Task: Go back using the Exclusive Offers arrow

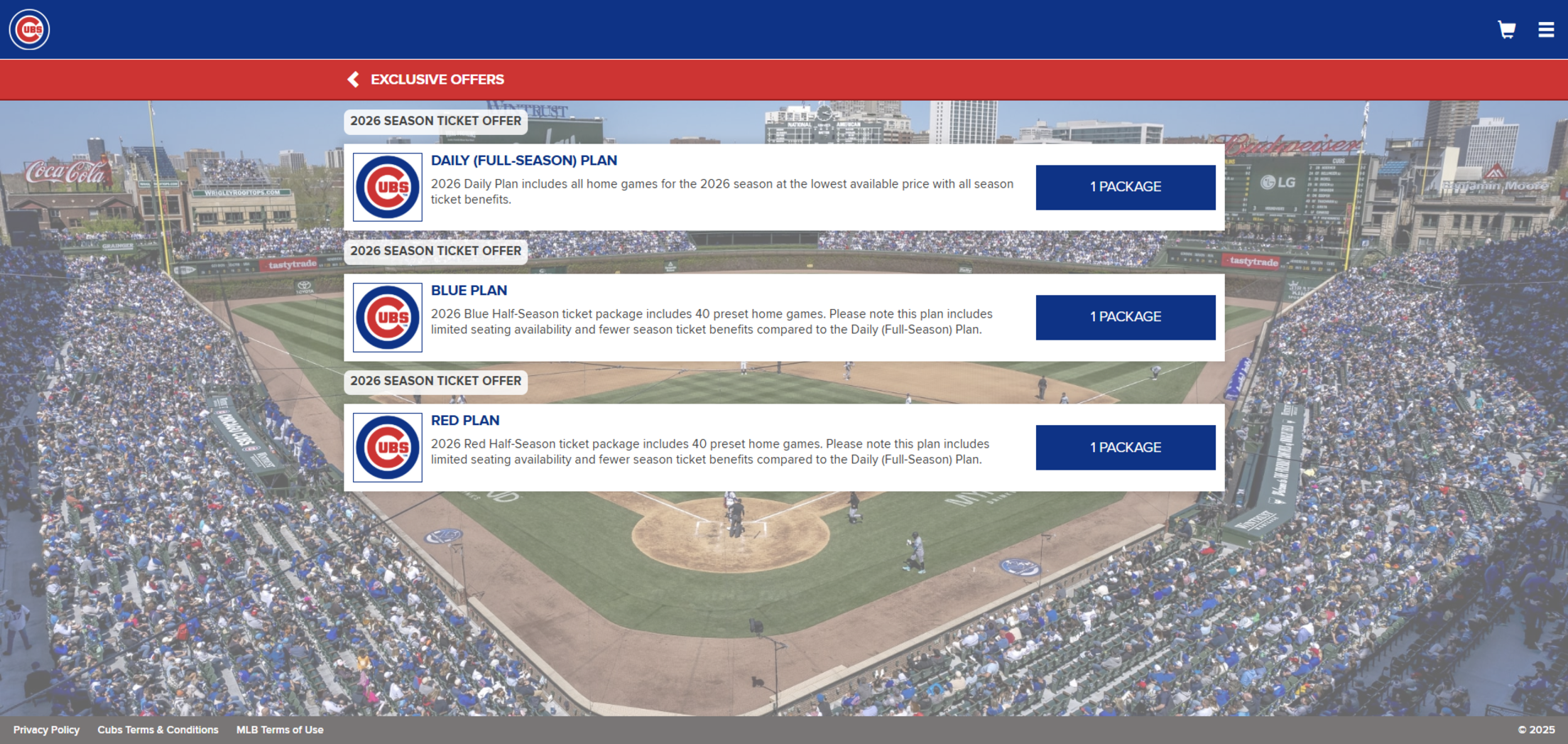Action: [x=353, y=80]
